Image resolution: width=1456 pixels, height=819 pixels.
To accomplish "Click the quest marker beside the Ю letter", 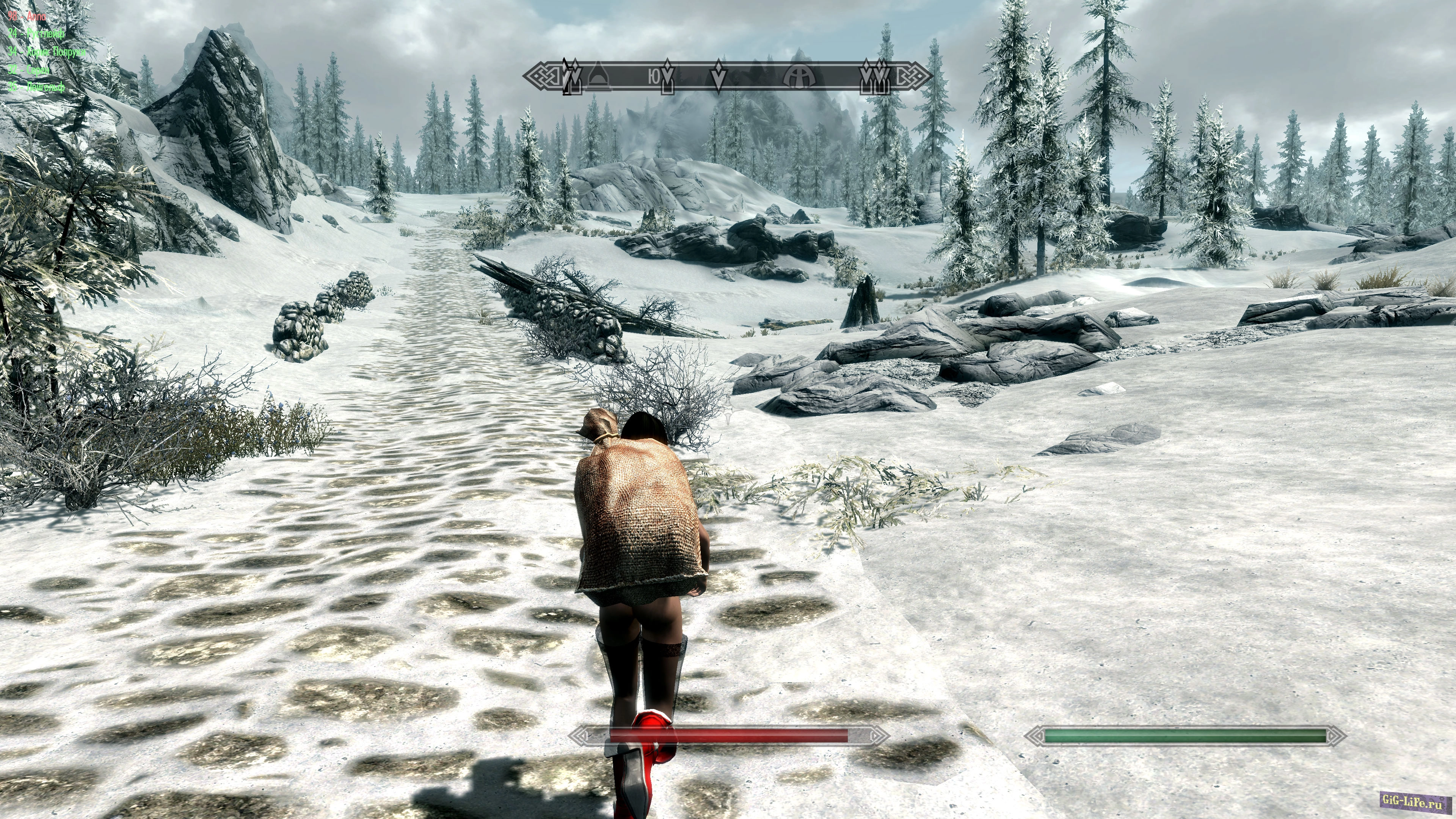I will click(x=668, y=77).
